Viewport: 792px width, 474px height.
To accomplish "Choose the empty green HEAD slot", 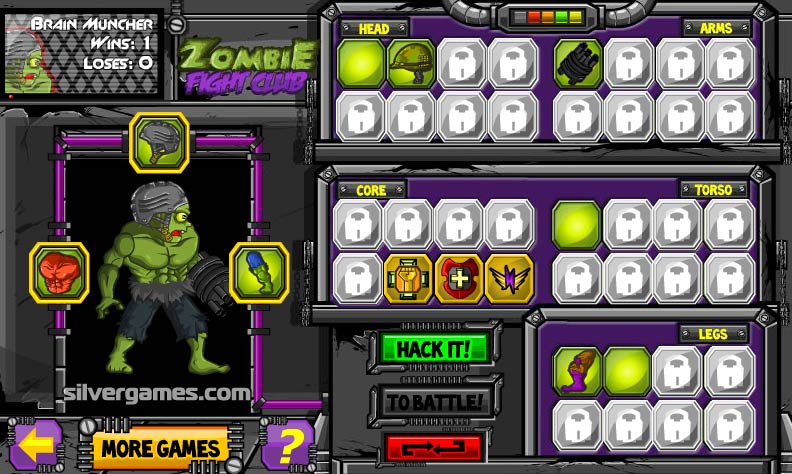I will click(359, 61).
